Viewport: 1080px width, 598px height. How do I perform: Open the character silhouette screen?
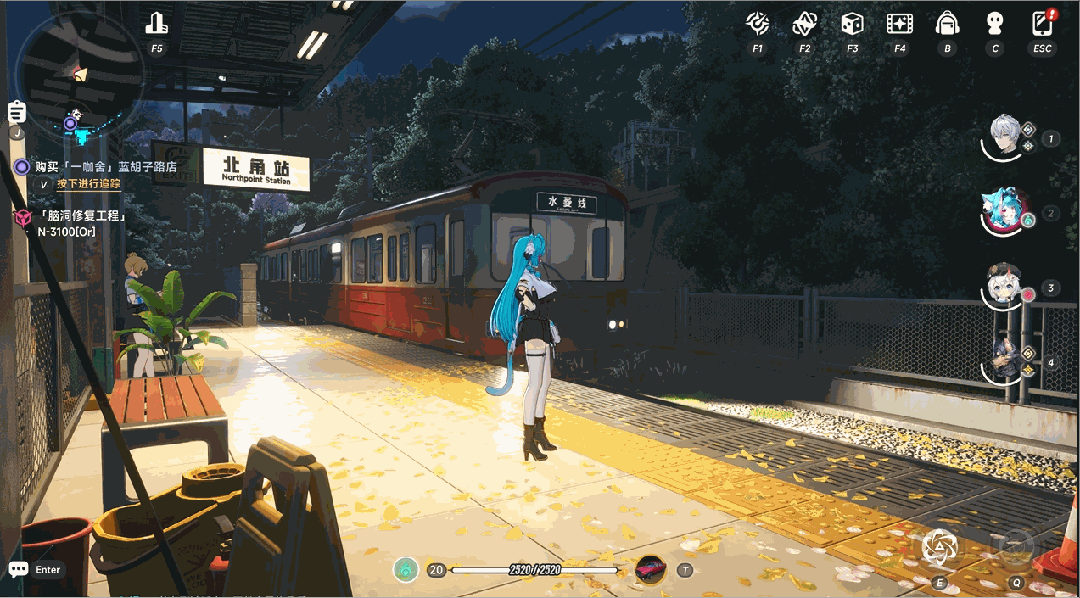point(995,23)
